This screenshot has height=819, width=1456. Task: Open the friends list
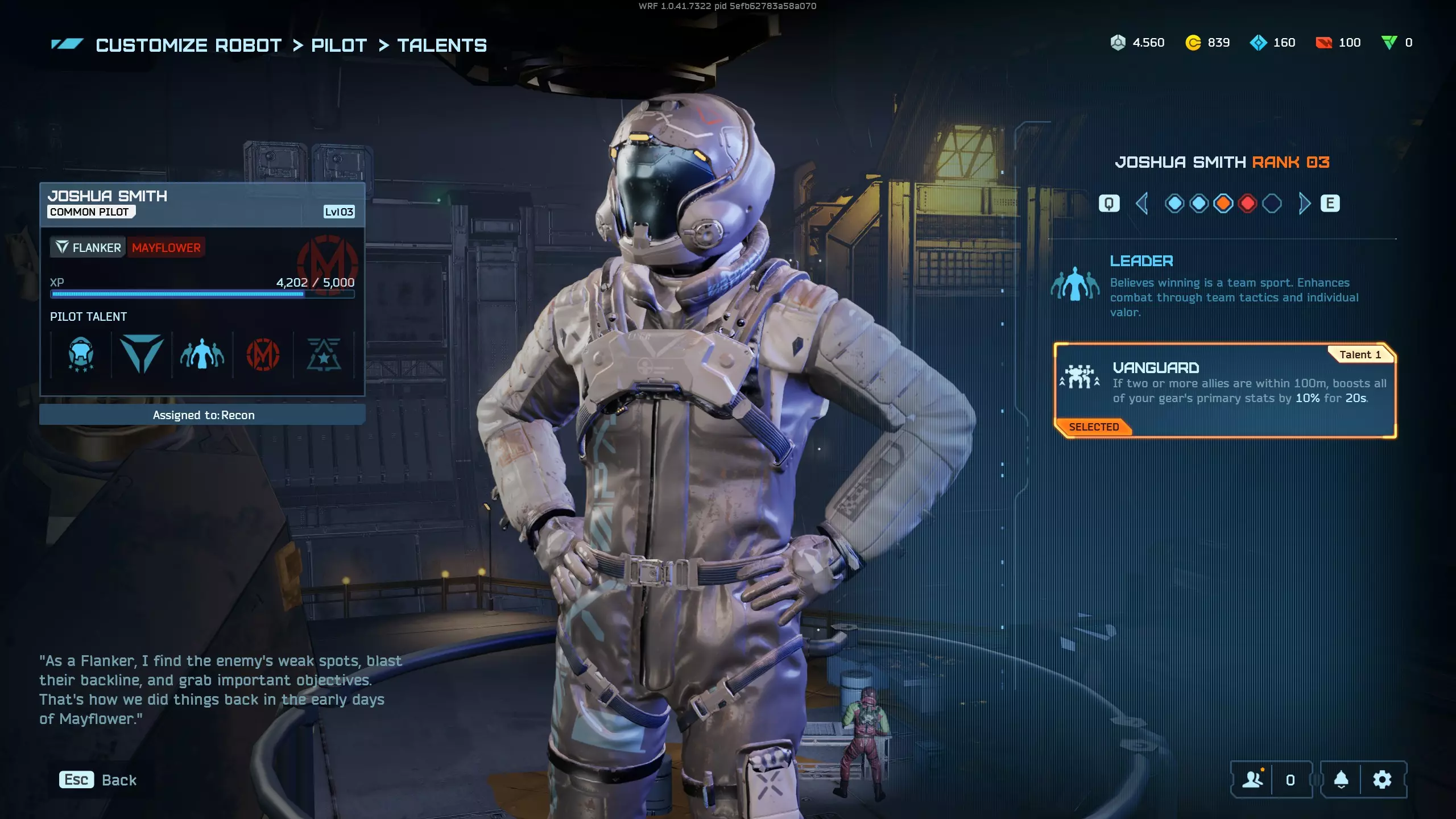coord(1253,780)
